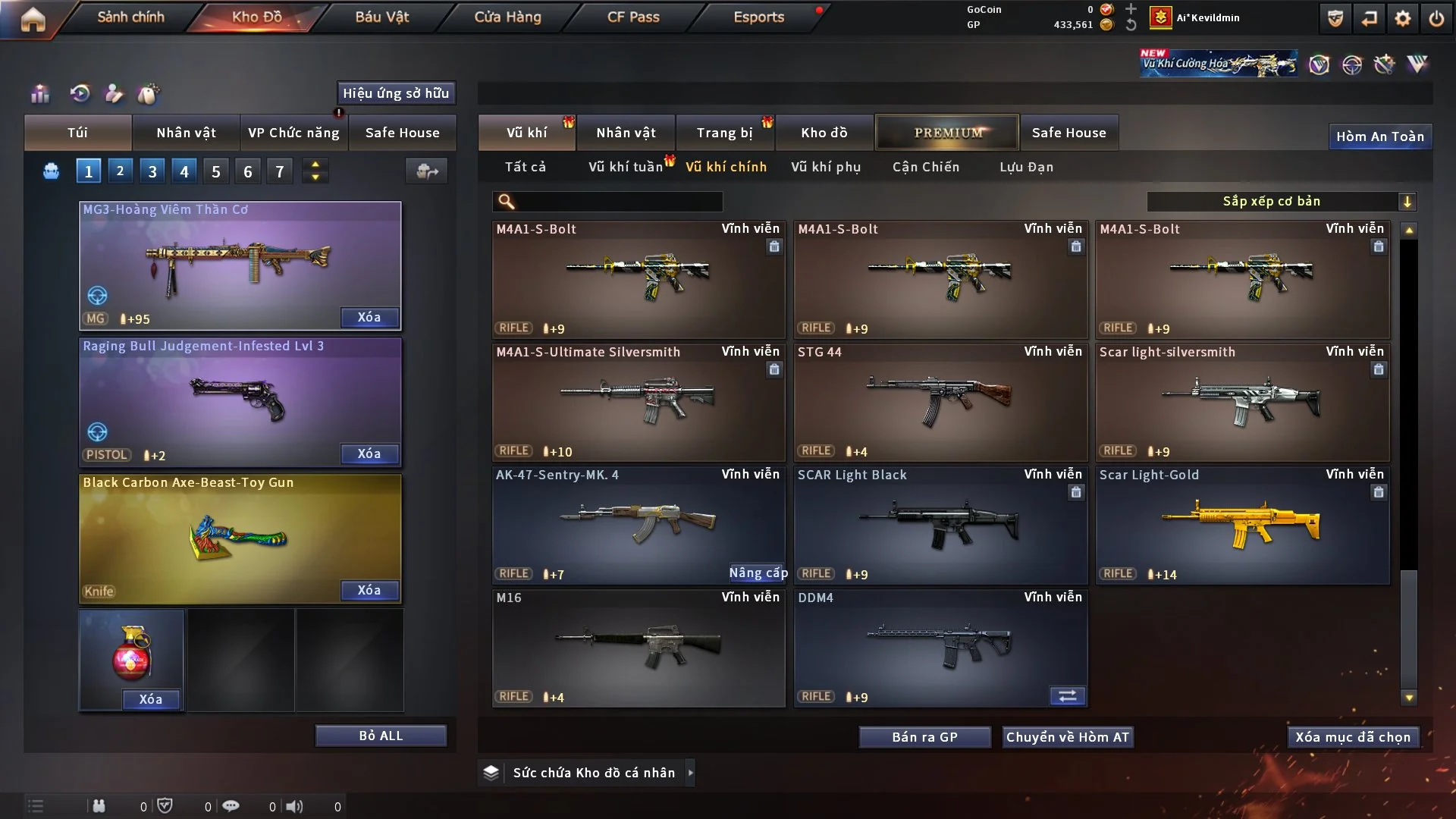Screen dimensions: 1456x819
Task: Select the PREMIUM inventory tab
Action: point(947,133)
